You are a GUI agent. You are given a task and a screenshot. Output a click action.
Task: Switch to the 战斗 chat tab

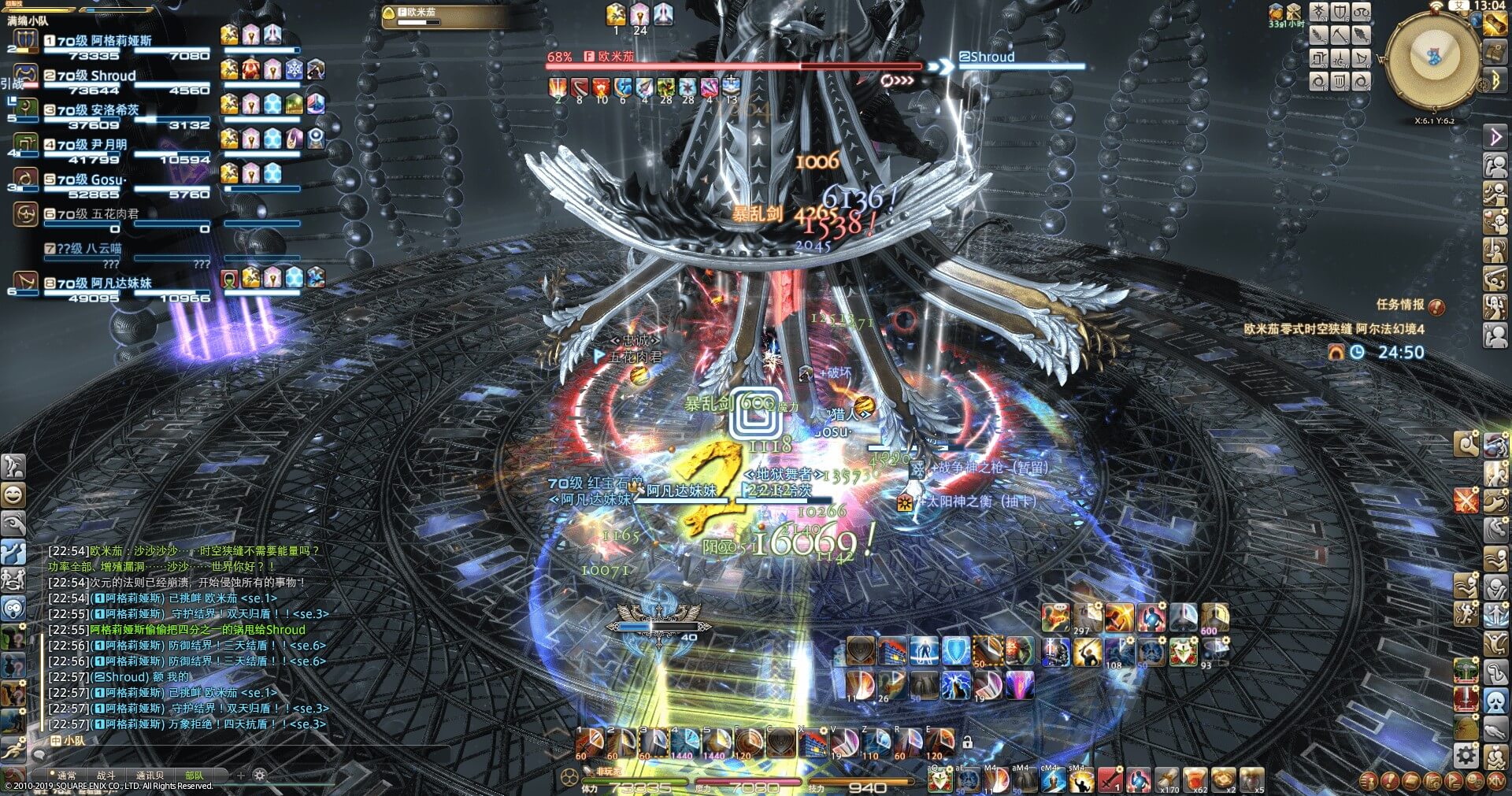point(106,776)
